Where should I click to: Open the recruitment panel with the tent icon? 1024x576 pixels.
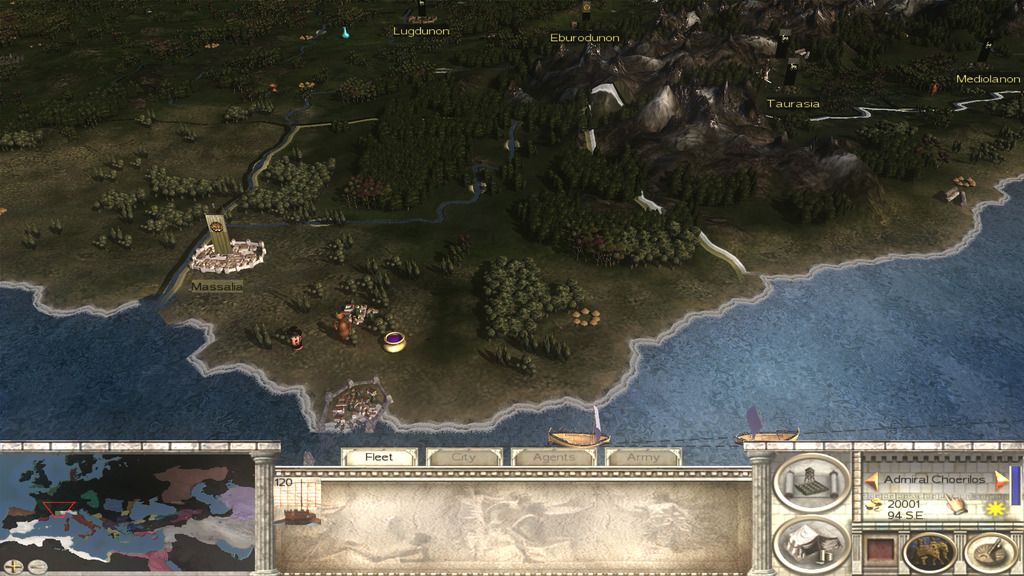click(x=809, y=542)
